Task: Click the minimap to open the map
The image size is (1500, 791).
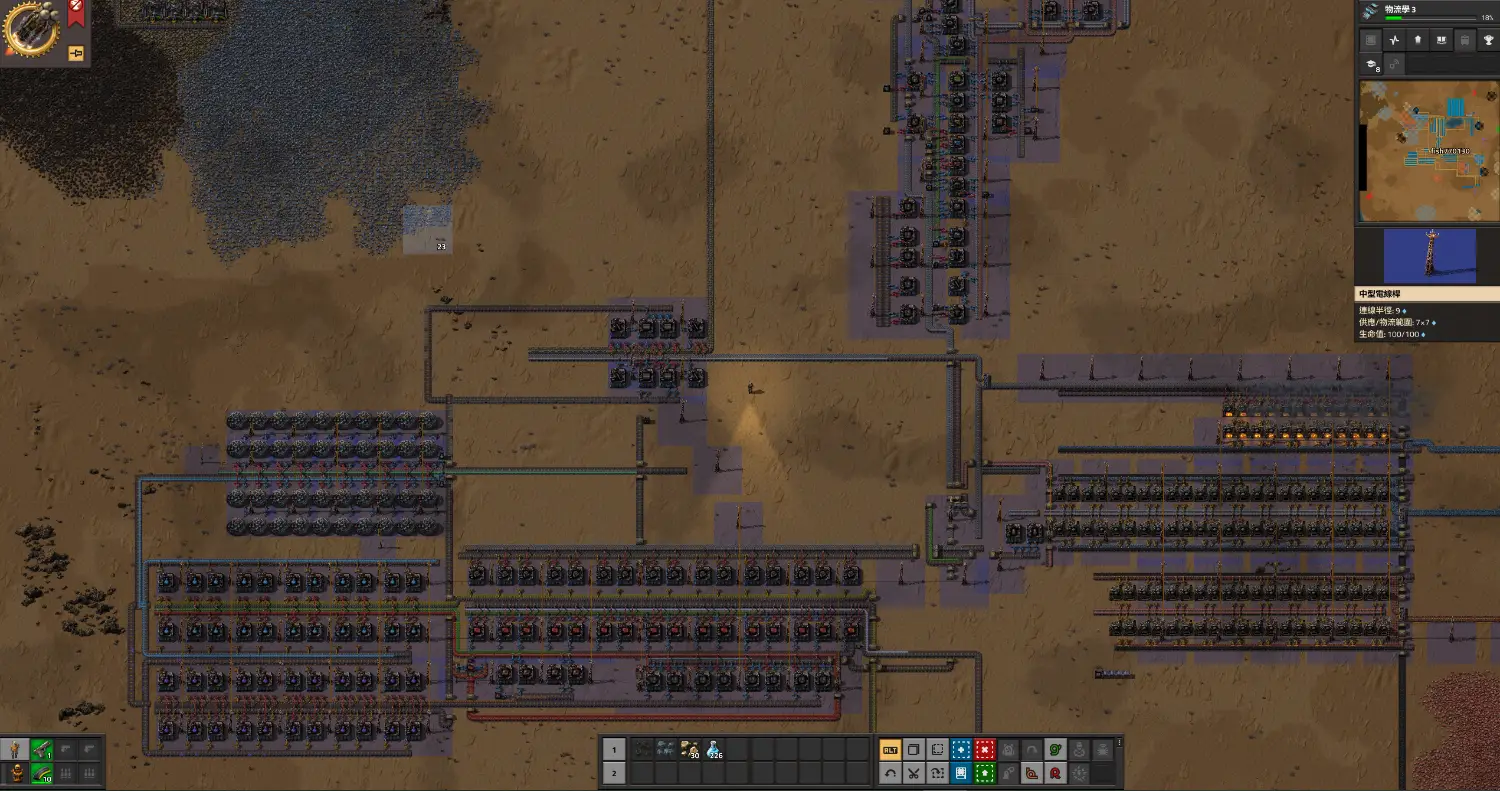Action: tap(1427, 150)
